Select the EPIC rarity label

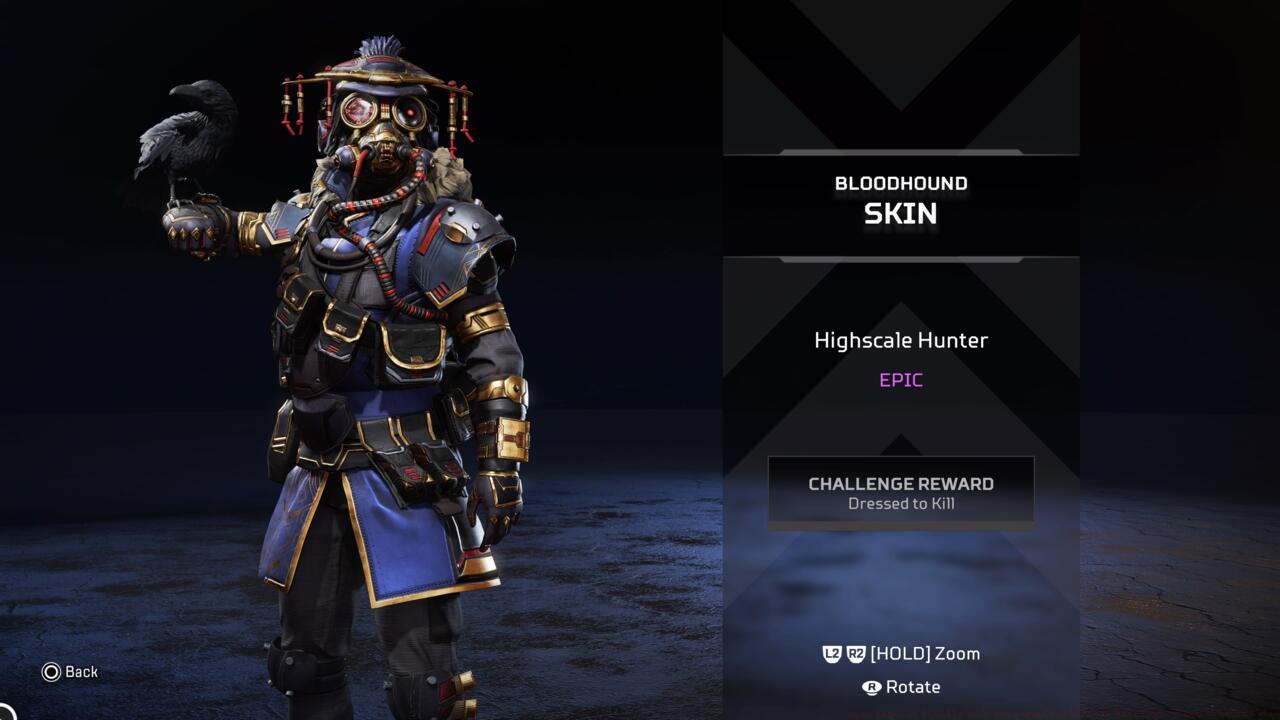(900, 379)
